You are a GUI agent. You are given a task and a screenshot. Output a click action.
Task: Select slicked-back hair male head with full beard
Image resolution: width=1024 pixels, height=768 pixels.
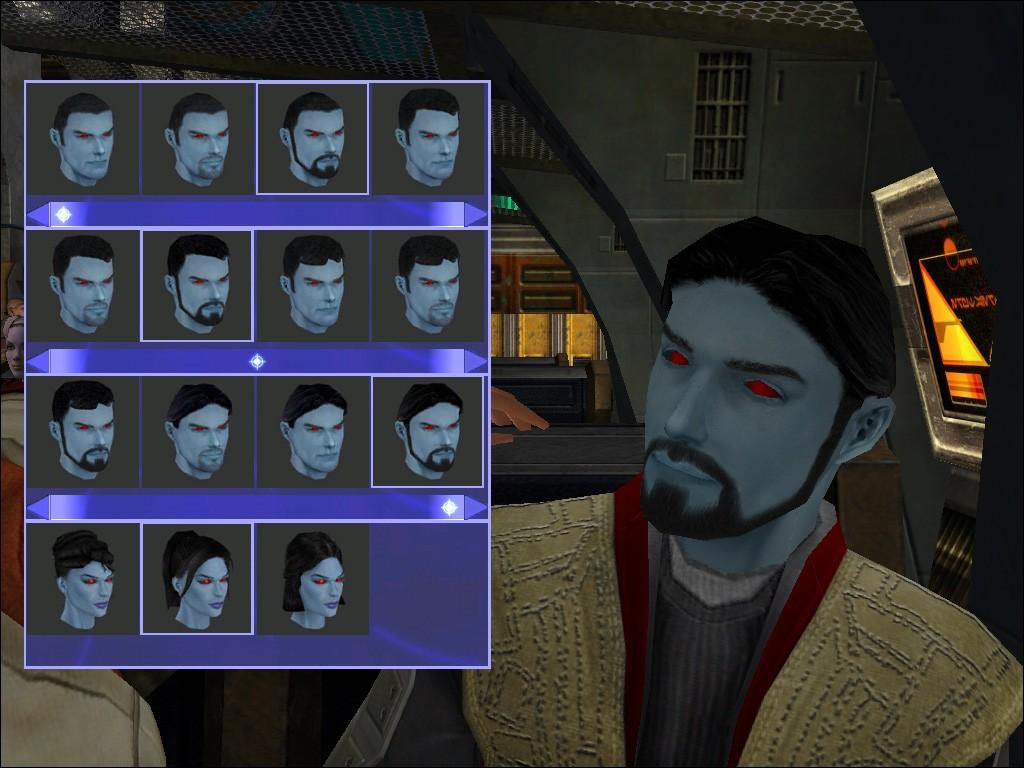coord(427,432)
